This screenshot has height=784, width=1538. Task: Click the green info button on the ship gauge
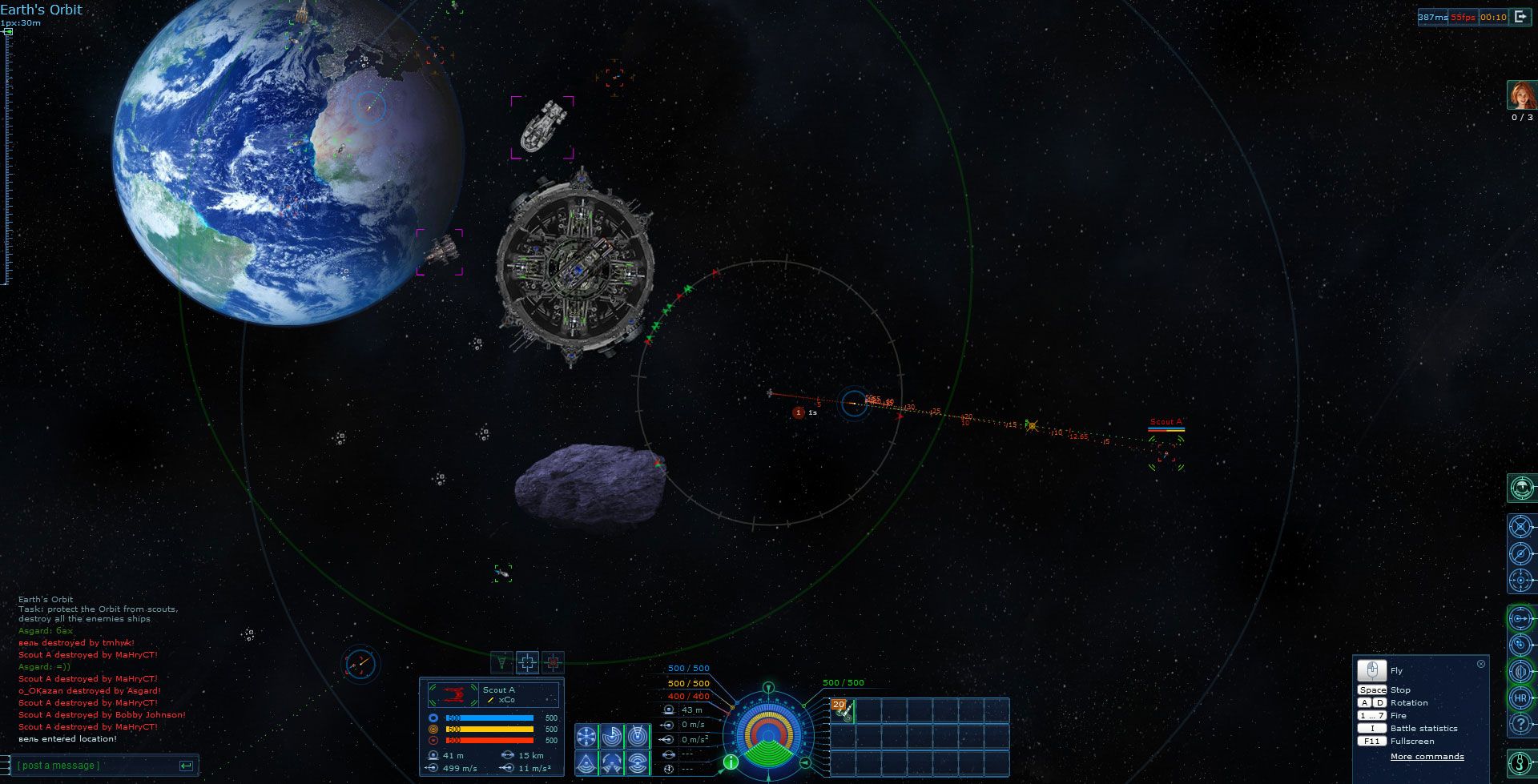pyautogui.click(x=731, y=762)
